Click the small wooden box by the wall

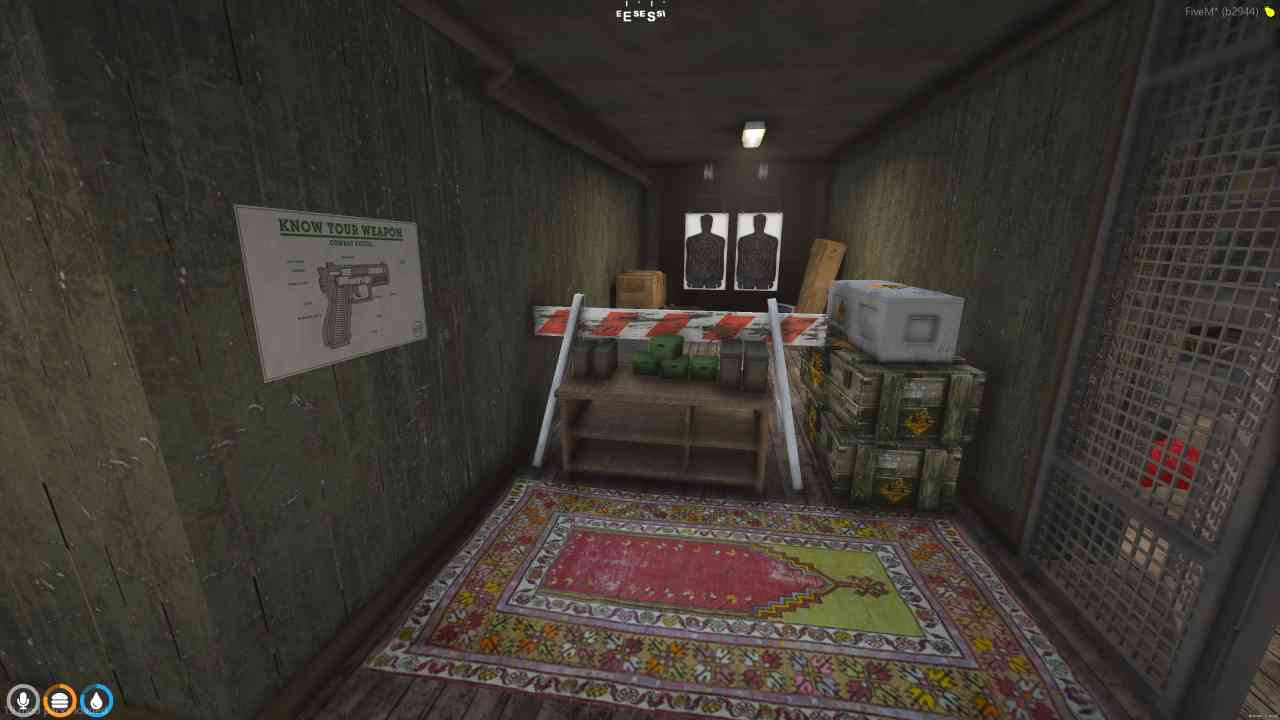pyautogui.click(x=641, y=285)
